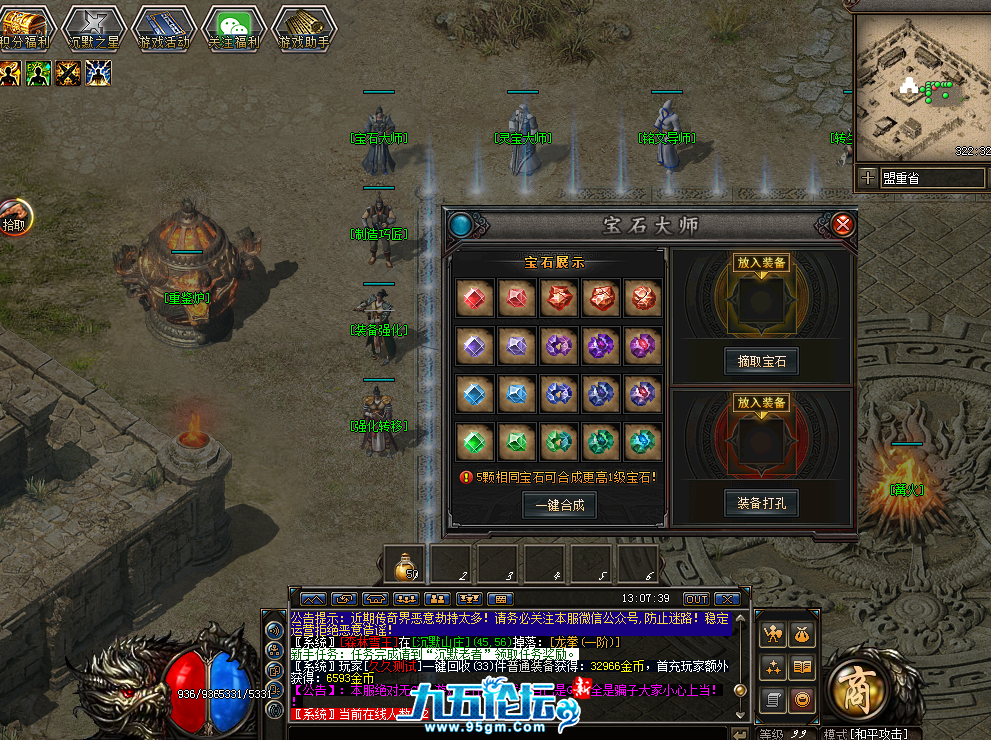Screen dimensions: 991x740
Task: Select the first-level green gem in the bottom row
Action: click(x=475, y=441)
